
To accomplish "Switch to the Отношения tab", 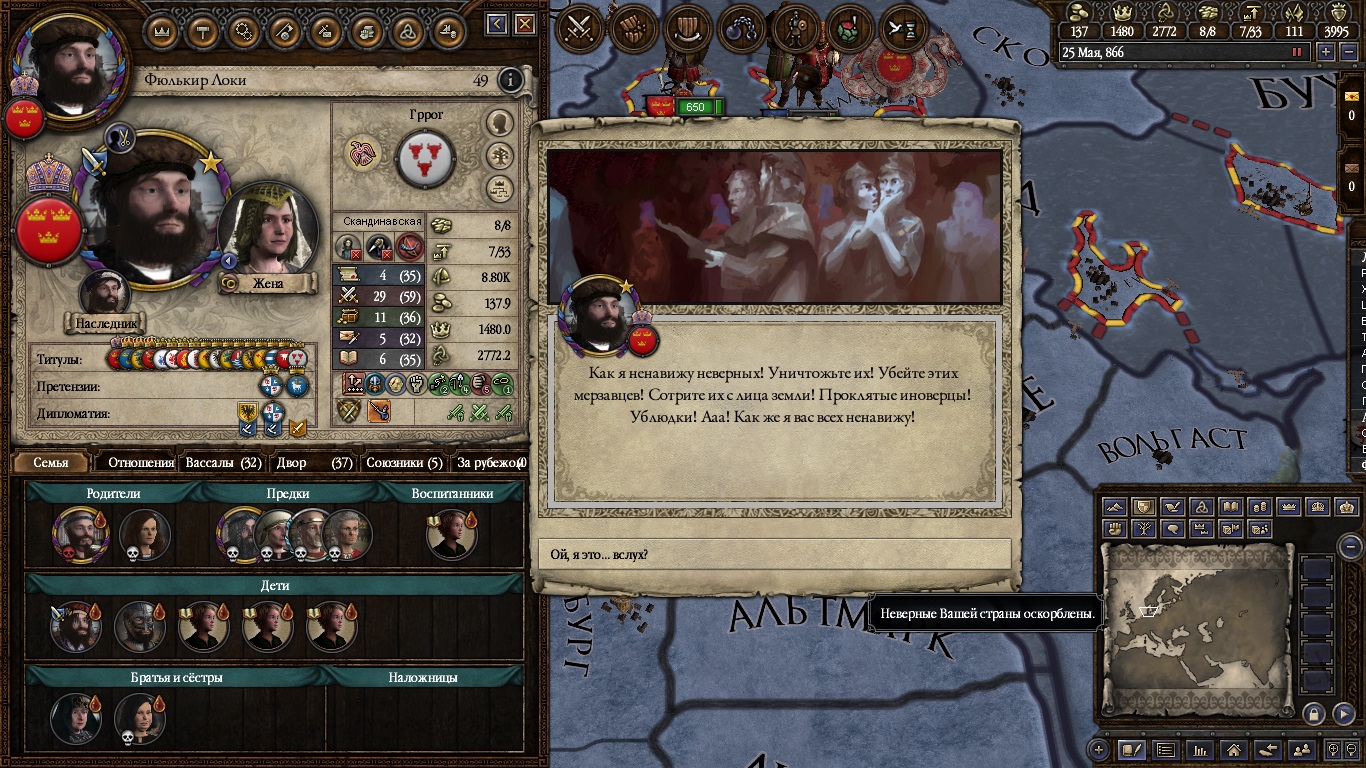I will click(141, 463).
